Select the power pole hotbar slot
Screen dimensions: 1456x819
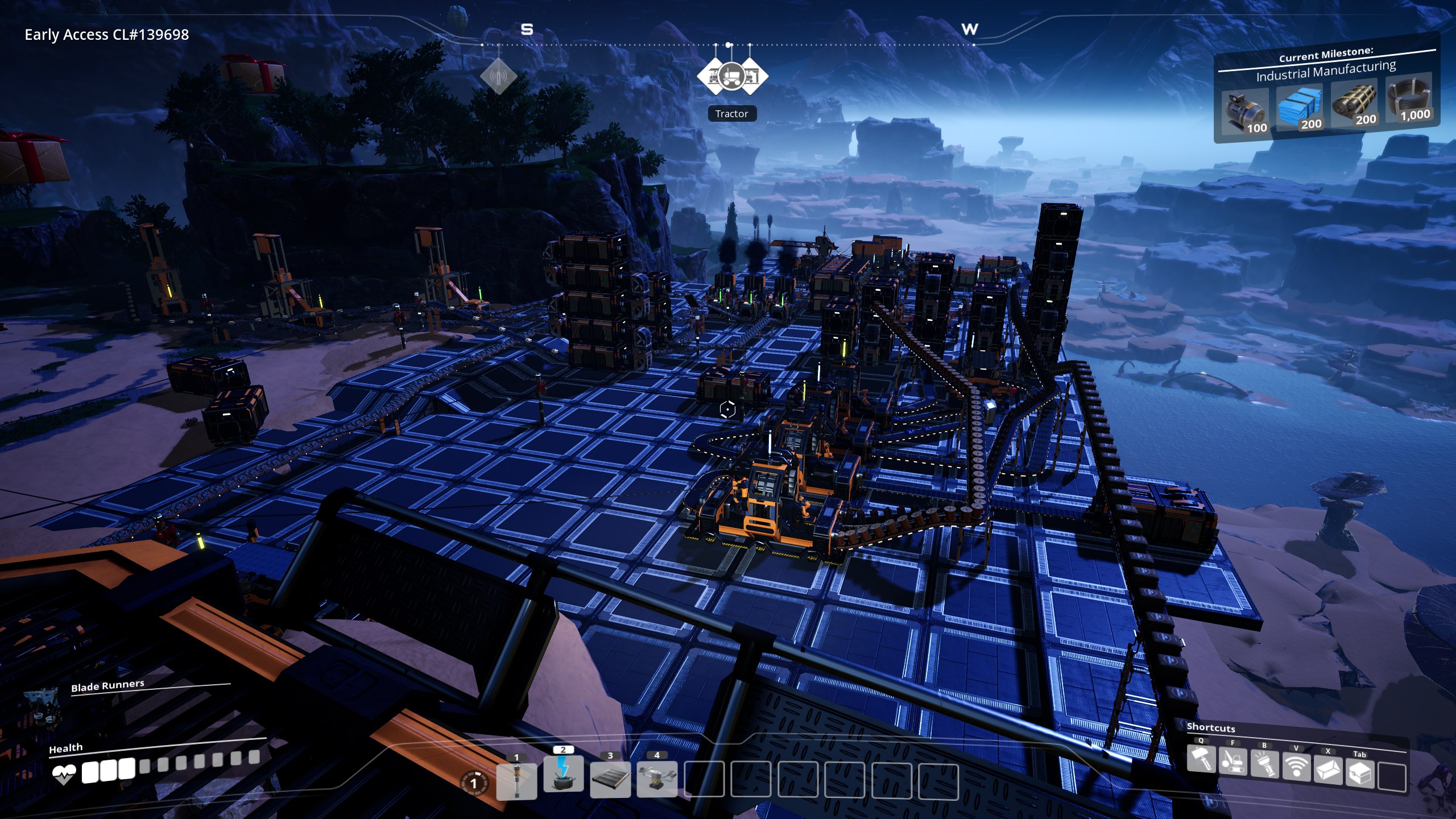tap(516, 780)
